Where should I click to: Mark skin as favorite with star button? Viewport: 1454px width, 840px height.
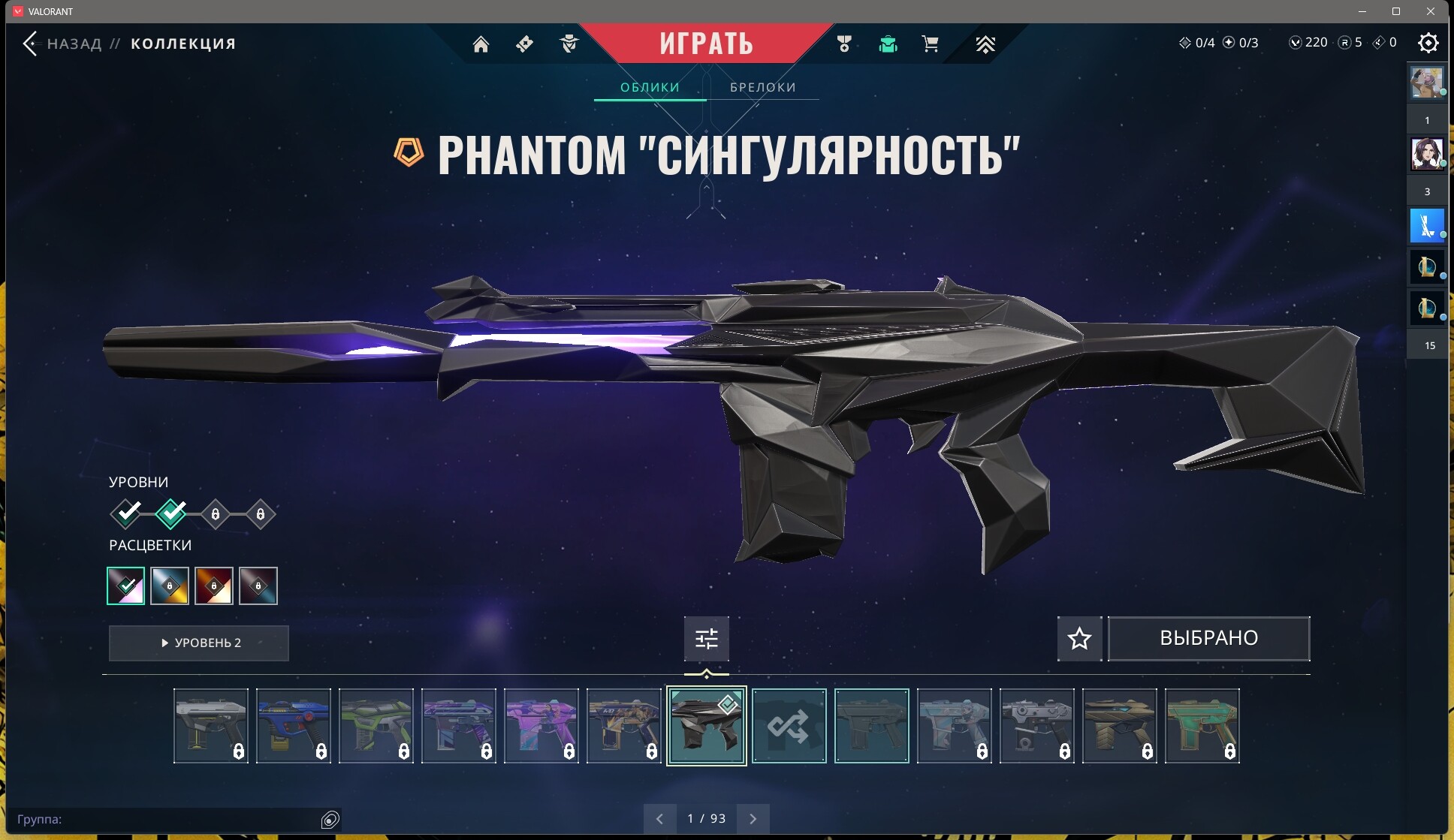tap(1079, 638)
